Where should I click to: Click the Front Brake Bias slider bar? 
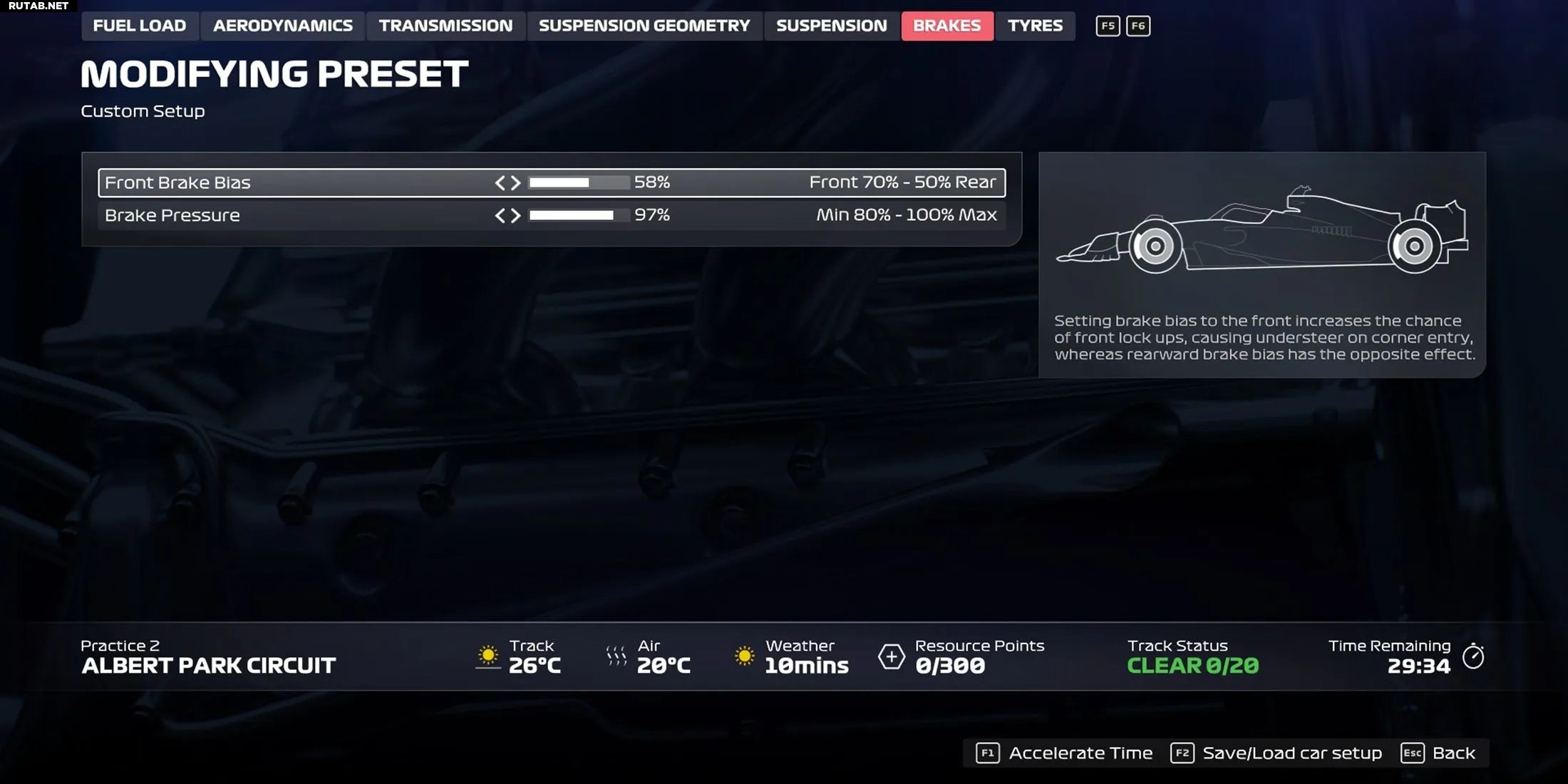pos(579,183)
